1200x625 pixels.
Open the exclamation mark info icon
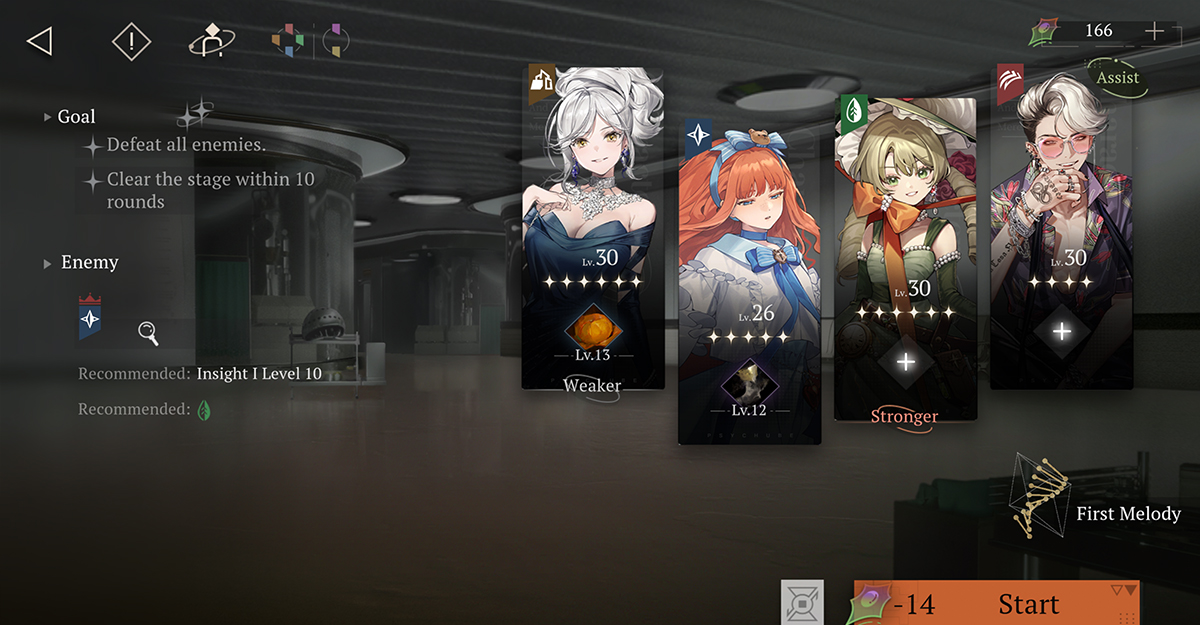pyautogui.click(x=130, y=41)
